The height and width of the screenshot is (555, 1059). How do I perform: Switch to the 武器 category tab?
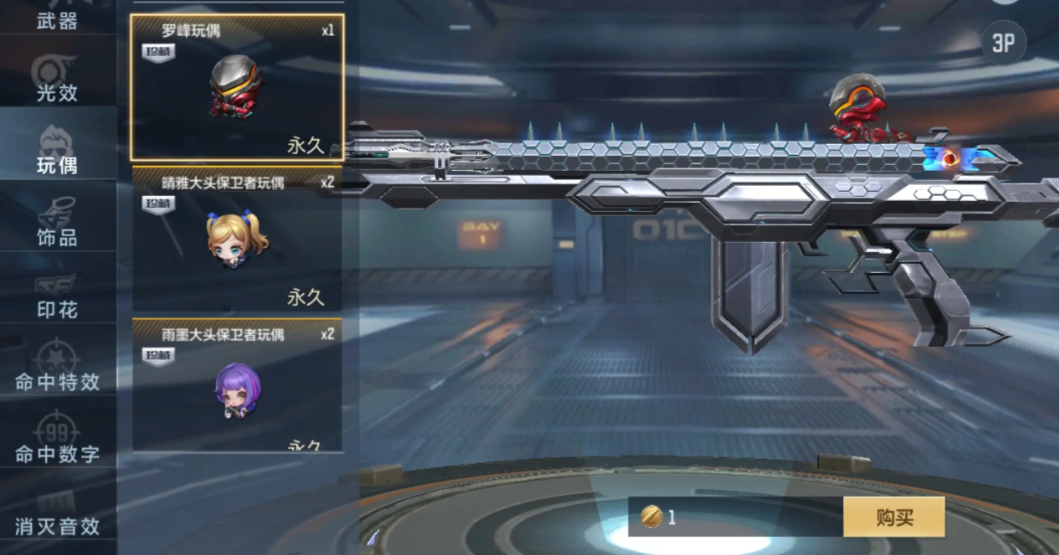click(x=57, y=18)
